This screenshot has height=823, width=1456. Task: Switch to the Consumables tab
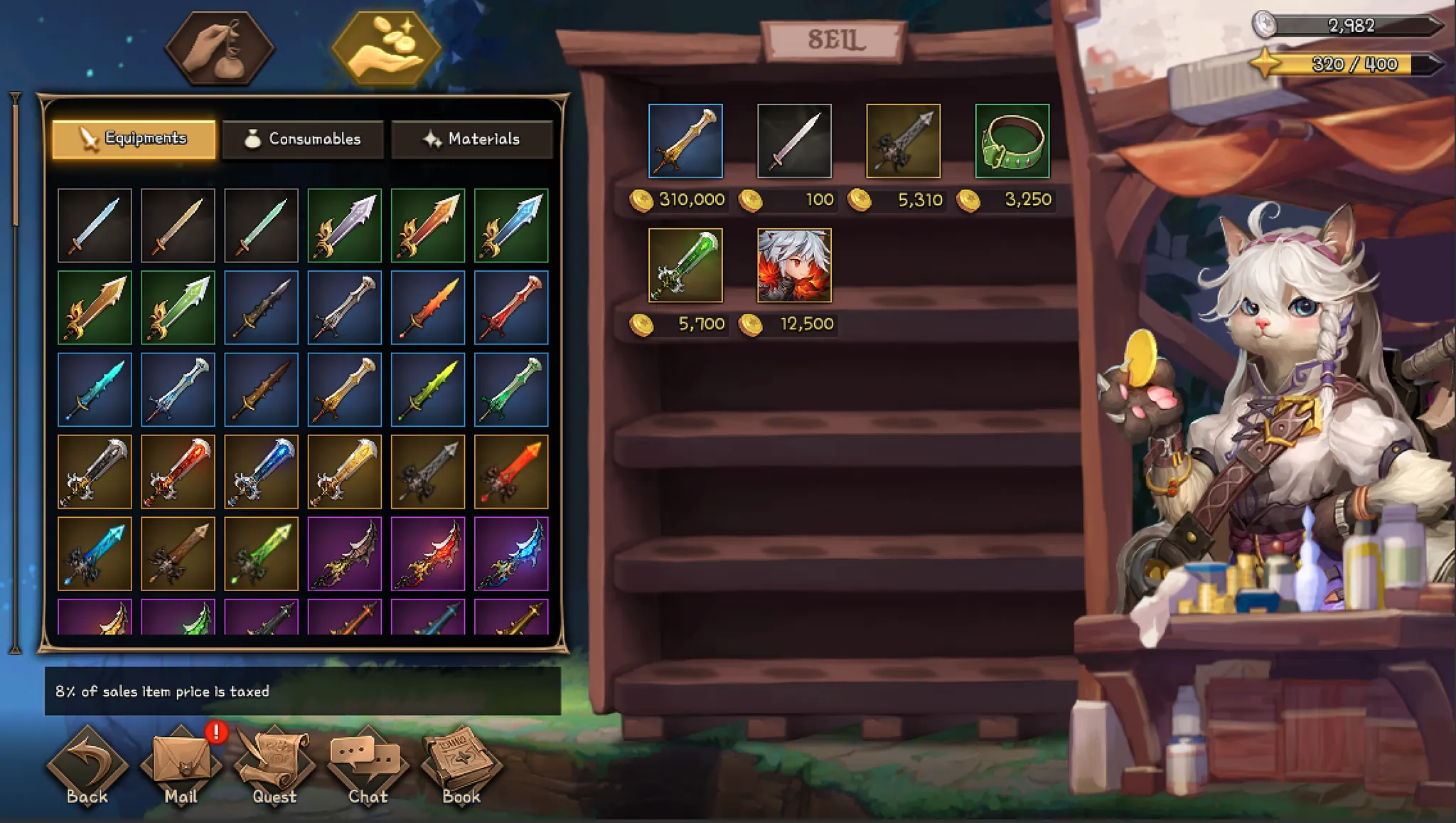pyautogui.click(x=303, y=139)
